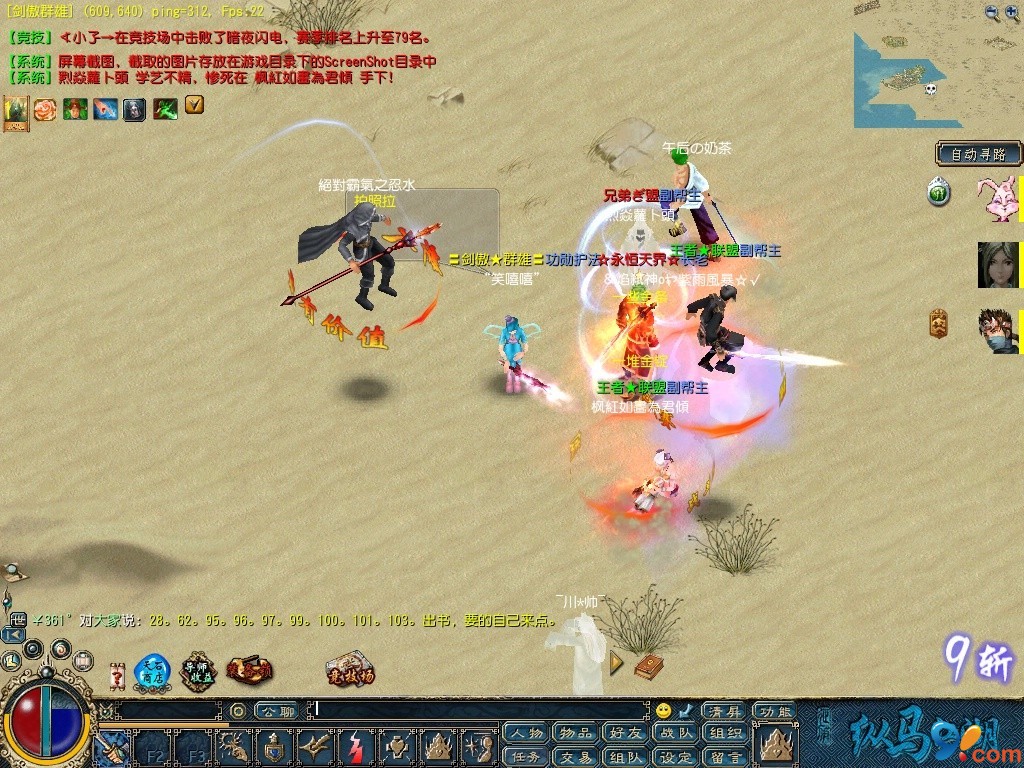Open the 留言 message board
1024x768 pixels.
[x=725, y=757]
